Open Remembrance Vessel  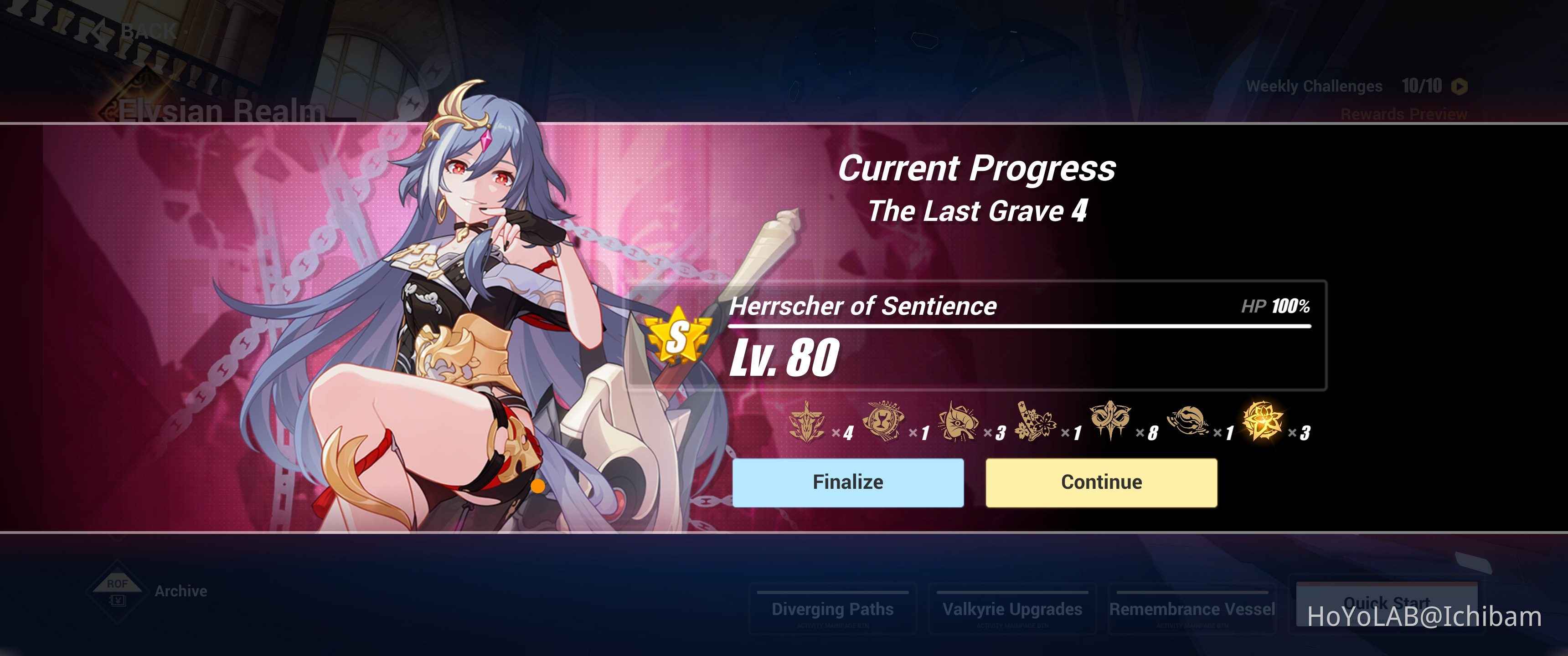tap(1193, 609)
